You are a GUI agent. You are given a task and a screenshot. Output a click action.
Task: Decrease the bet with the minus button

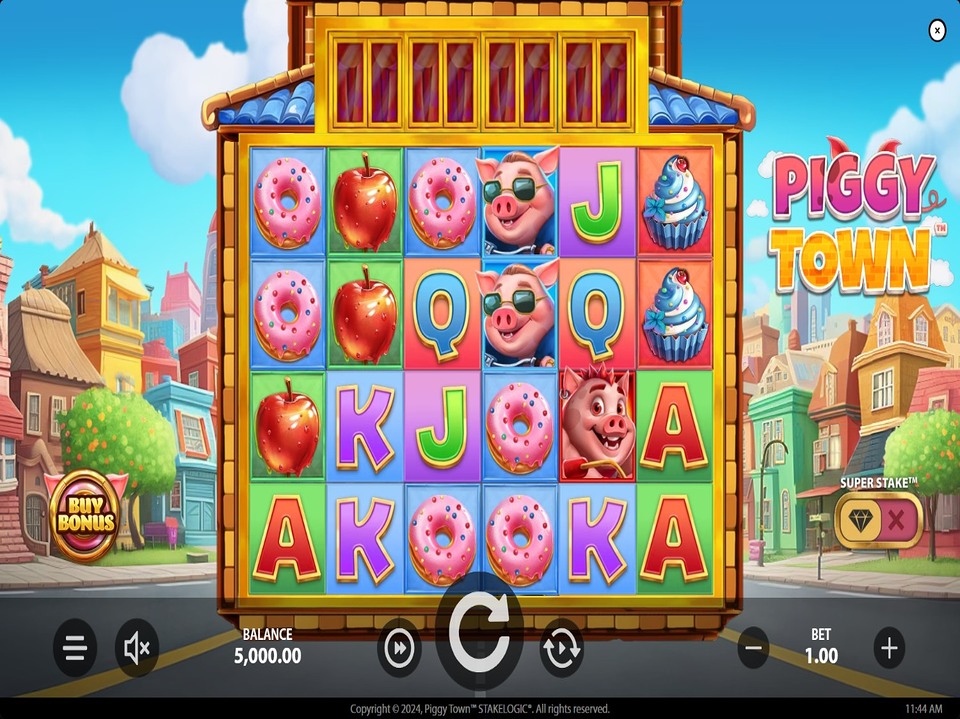click(x=755, y=648)
